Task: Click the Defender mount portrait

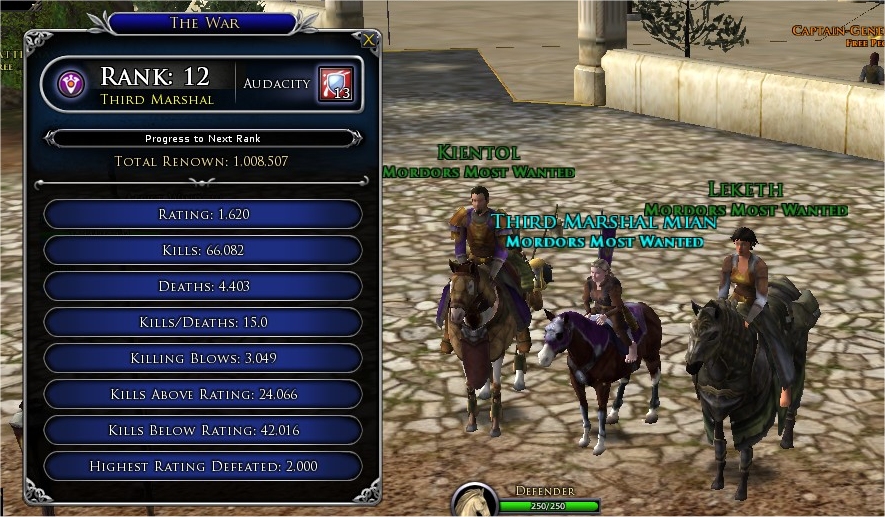Action: click(x=475, y=502)
